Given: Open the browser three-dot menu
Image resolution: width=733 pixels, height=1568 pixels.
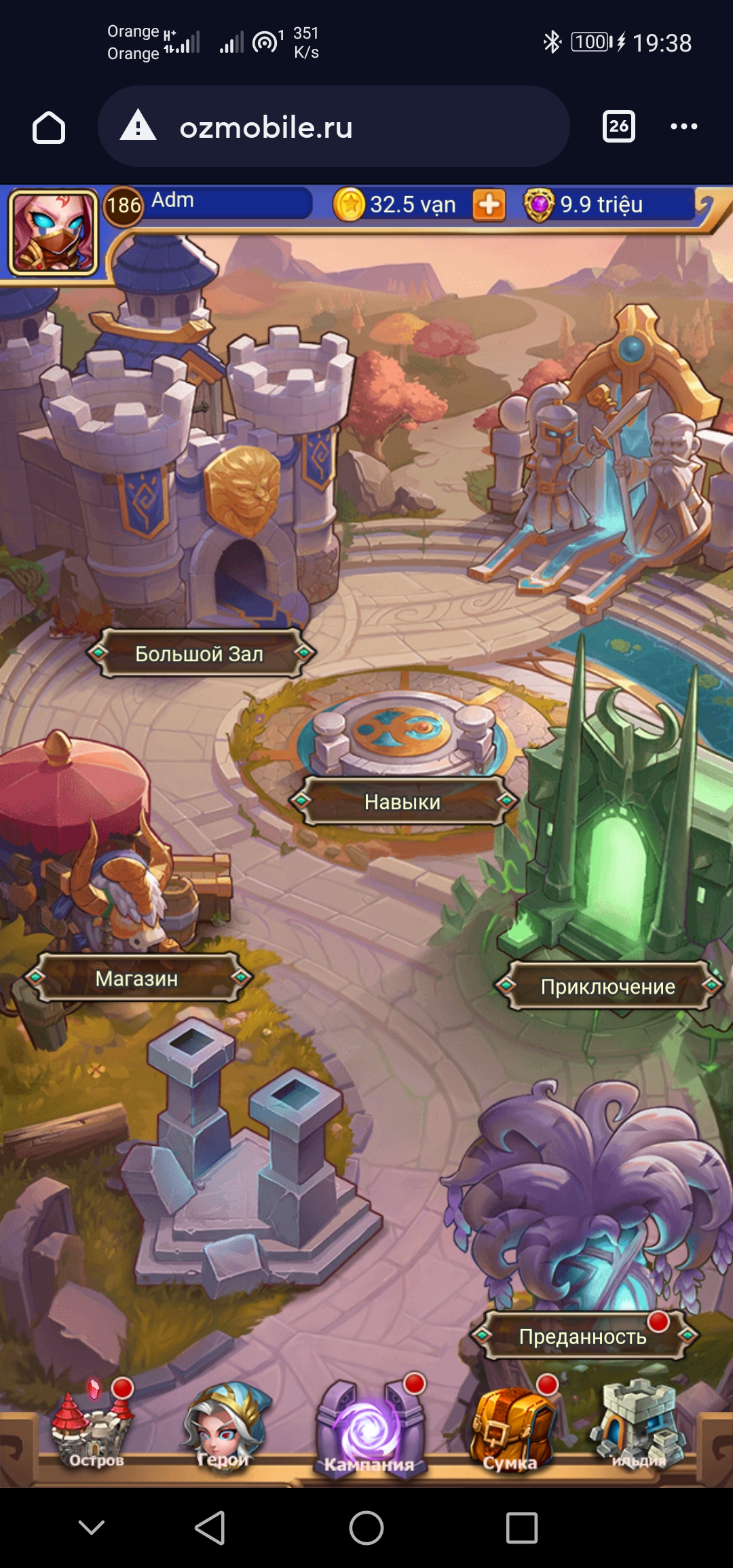Looking at the screenshot, I should 683,126.
